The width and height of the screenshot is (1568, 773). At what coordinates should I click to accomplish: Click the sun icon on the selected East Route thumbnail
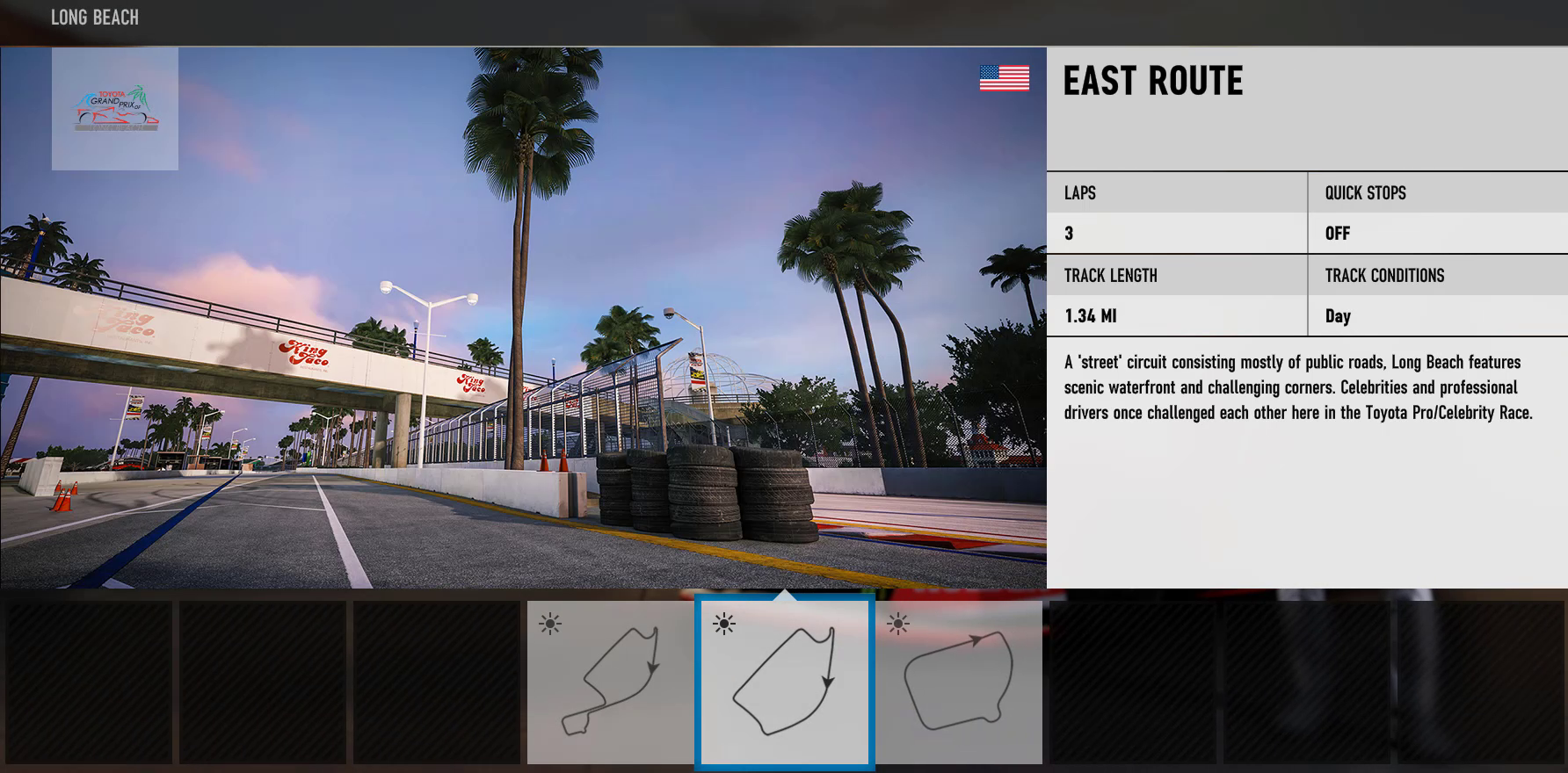pyautogui.click(x=722, y=625)
